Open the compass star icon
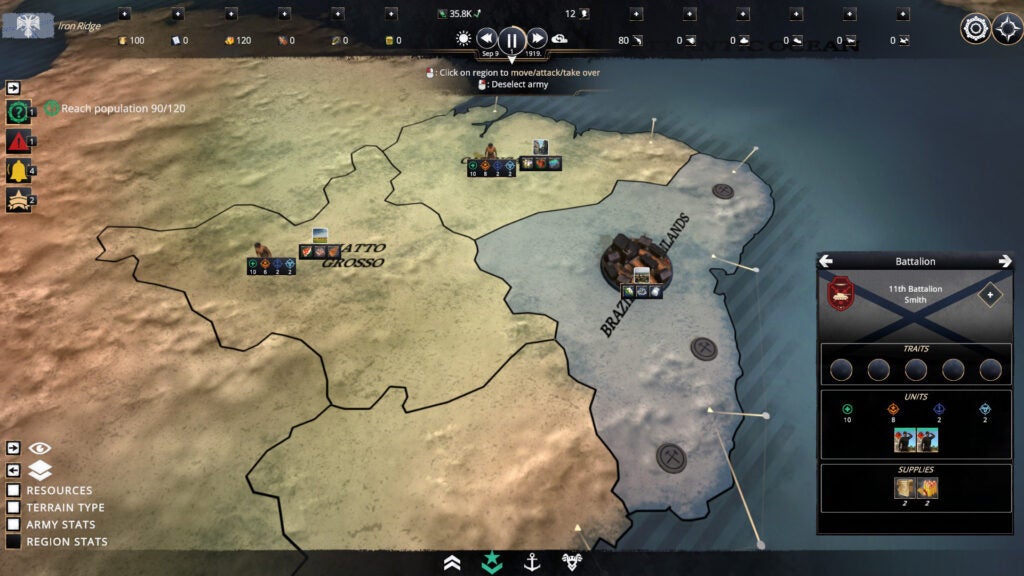Screen dimensions: 1024x576 [x=1007, y=28]
